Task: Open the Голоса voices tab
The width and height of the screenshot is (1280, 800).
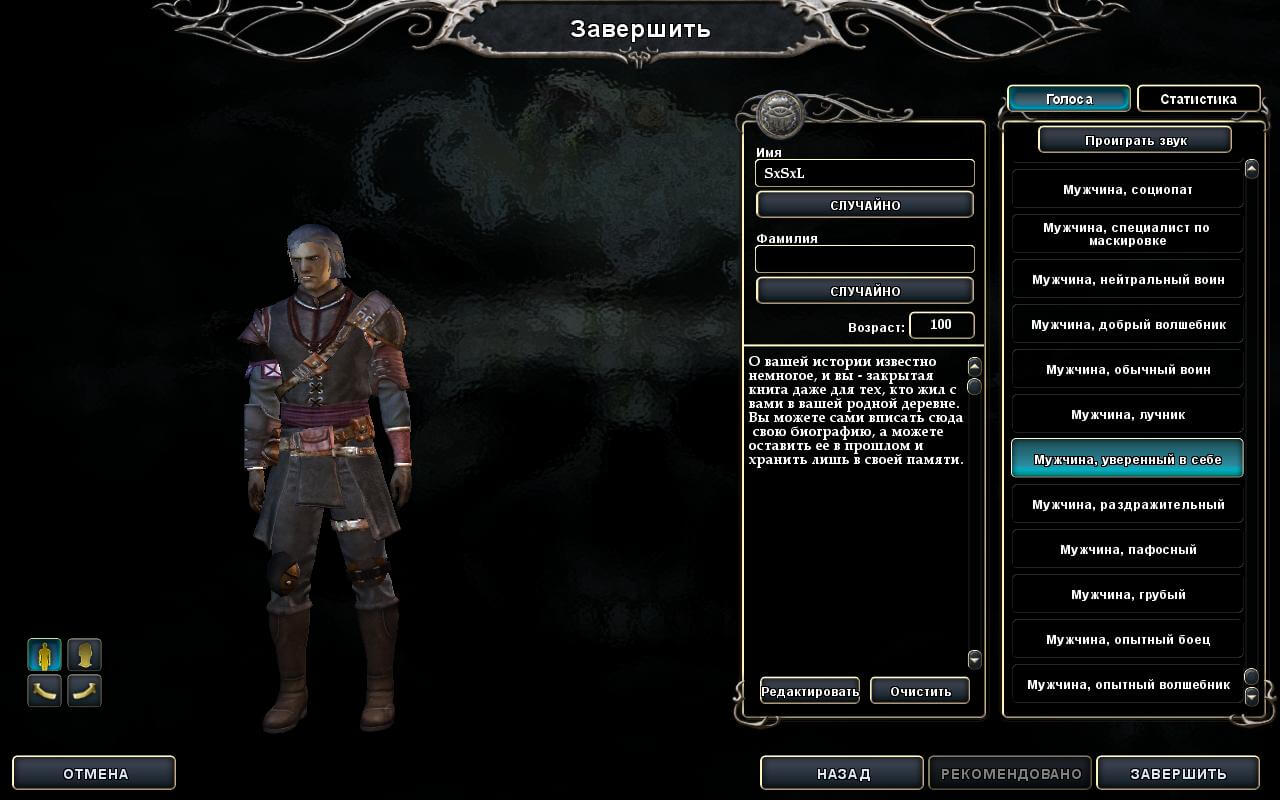Action: [x=1068, y=99]
